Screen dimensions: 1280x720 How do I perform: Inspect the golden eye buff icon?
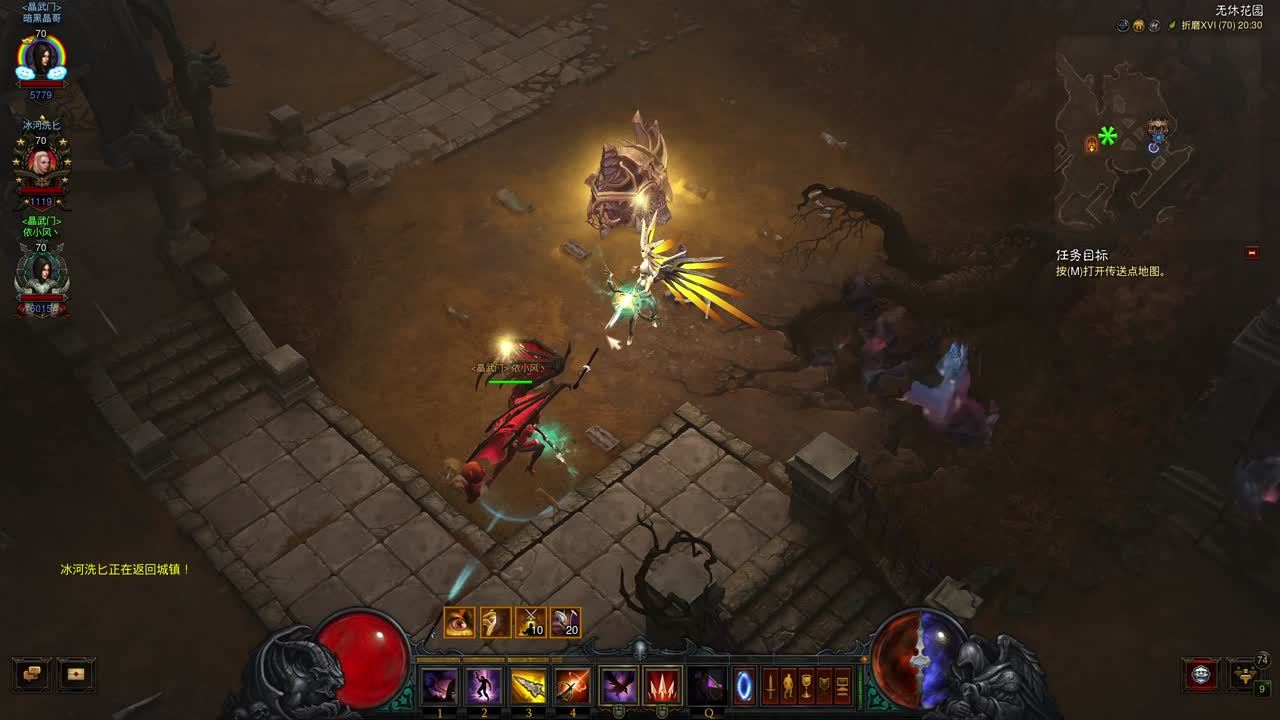coord(460,623)
